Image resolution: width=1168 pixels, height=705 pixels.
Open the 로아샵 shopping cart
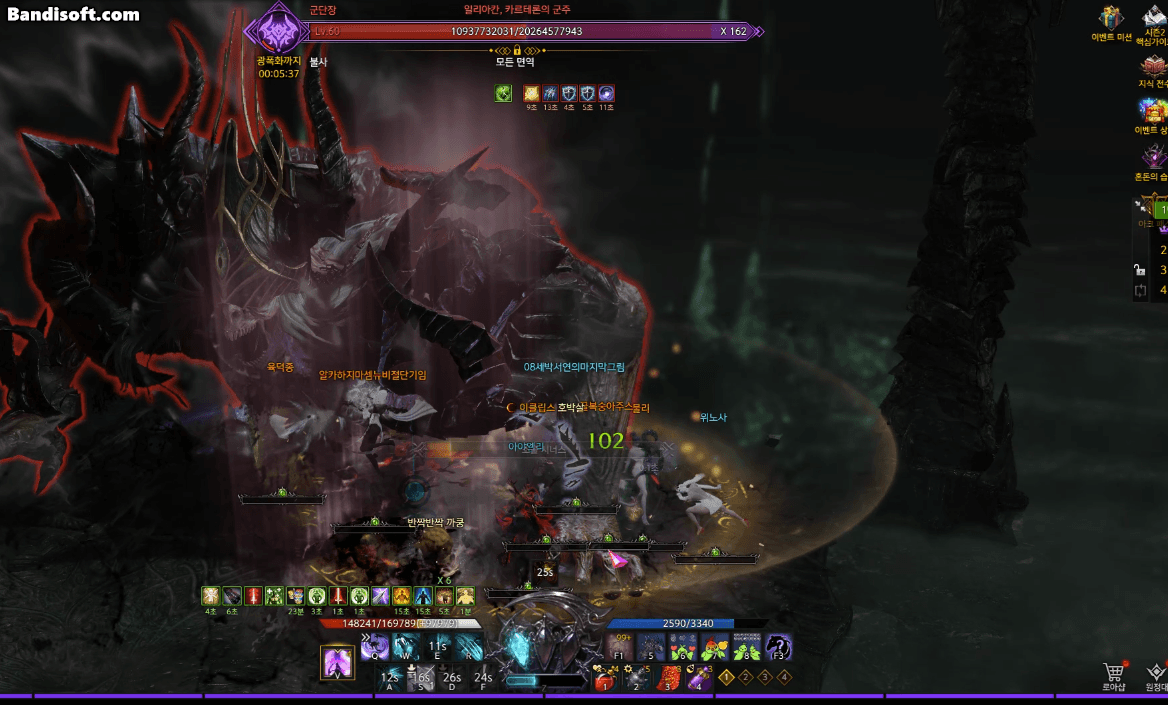1114,673
